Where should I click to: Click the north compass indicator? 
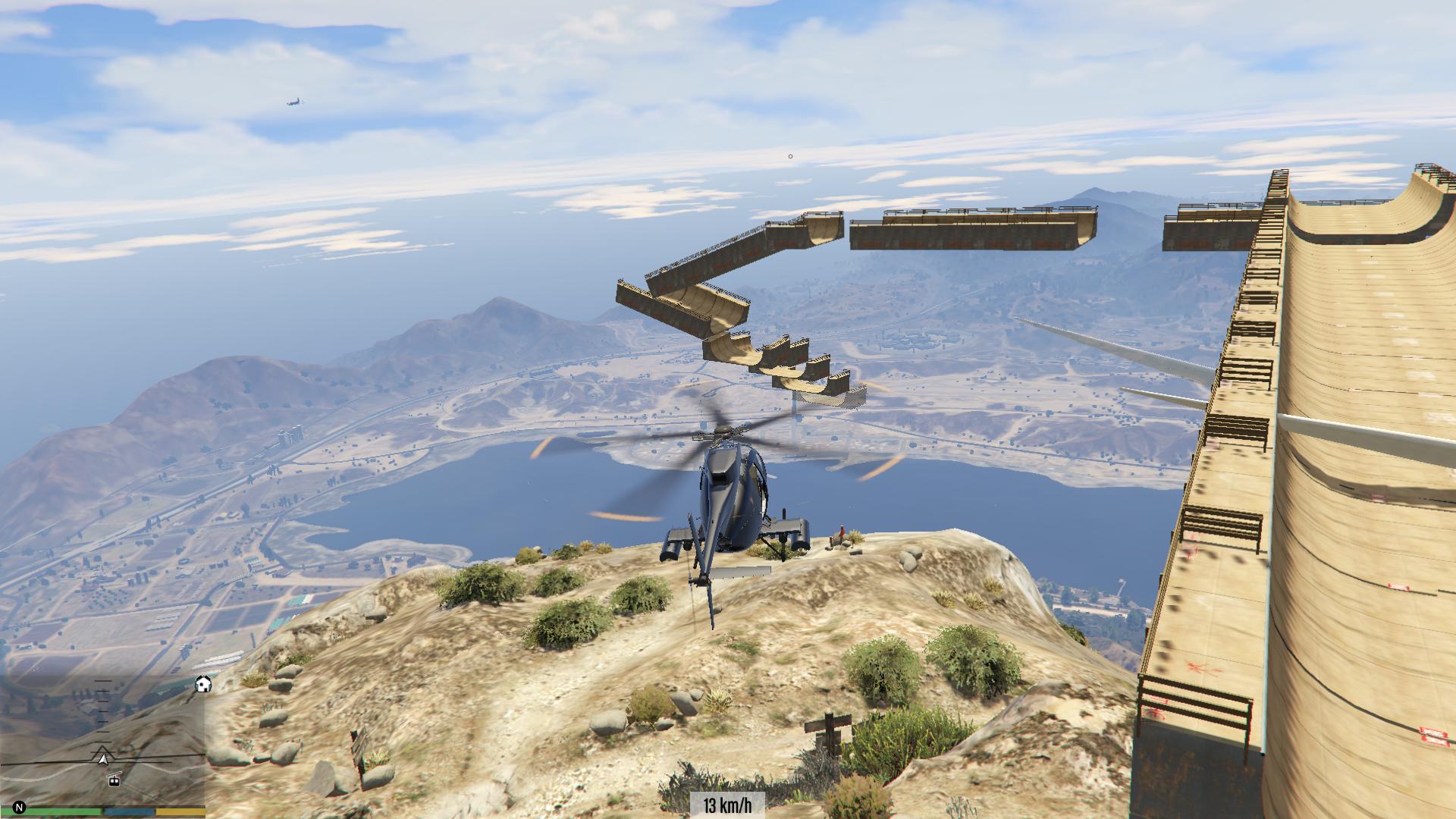[20, 808]
